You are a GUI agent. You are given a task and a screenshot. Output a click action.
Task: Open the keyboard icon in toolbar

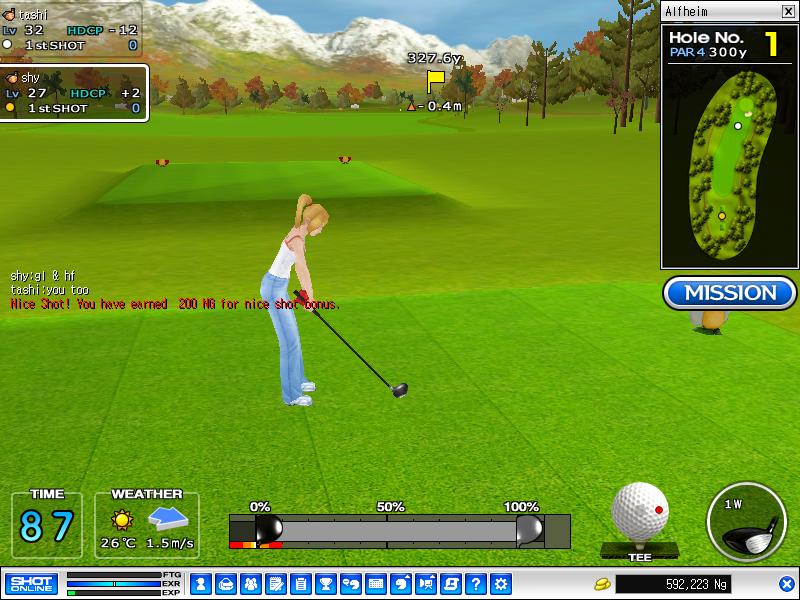click(376, 583)
